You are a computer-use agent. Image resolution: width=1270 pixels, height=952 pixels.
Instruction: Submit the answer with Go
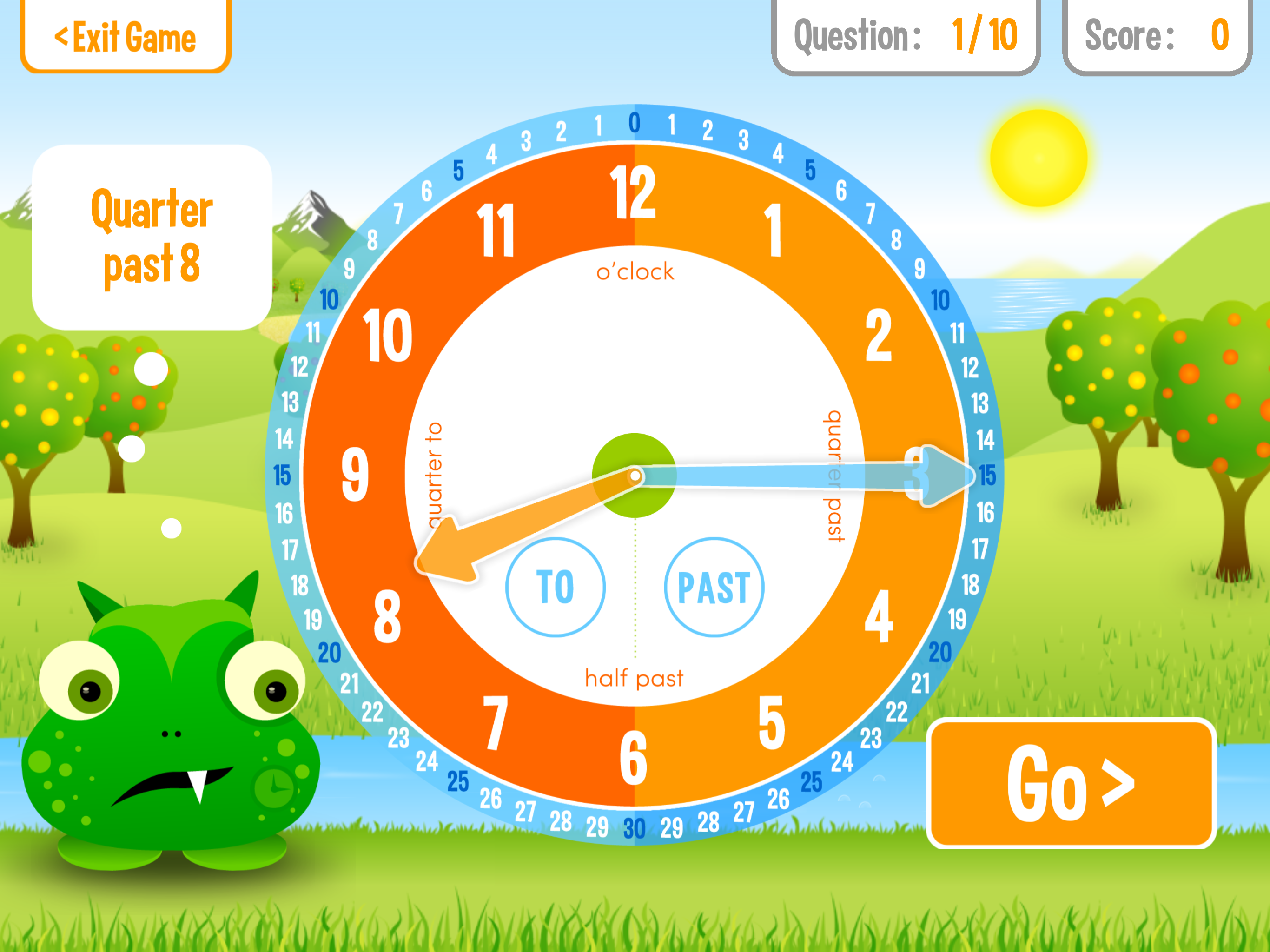pyautogui.click(x=1072, y=783)
